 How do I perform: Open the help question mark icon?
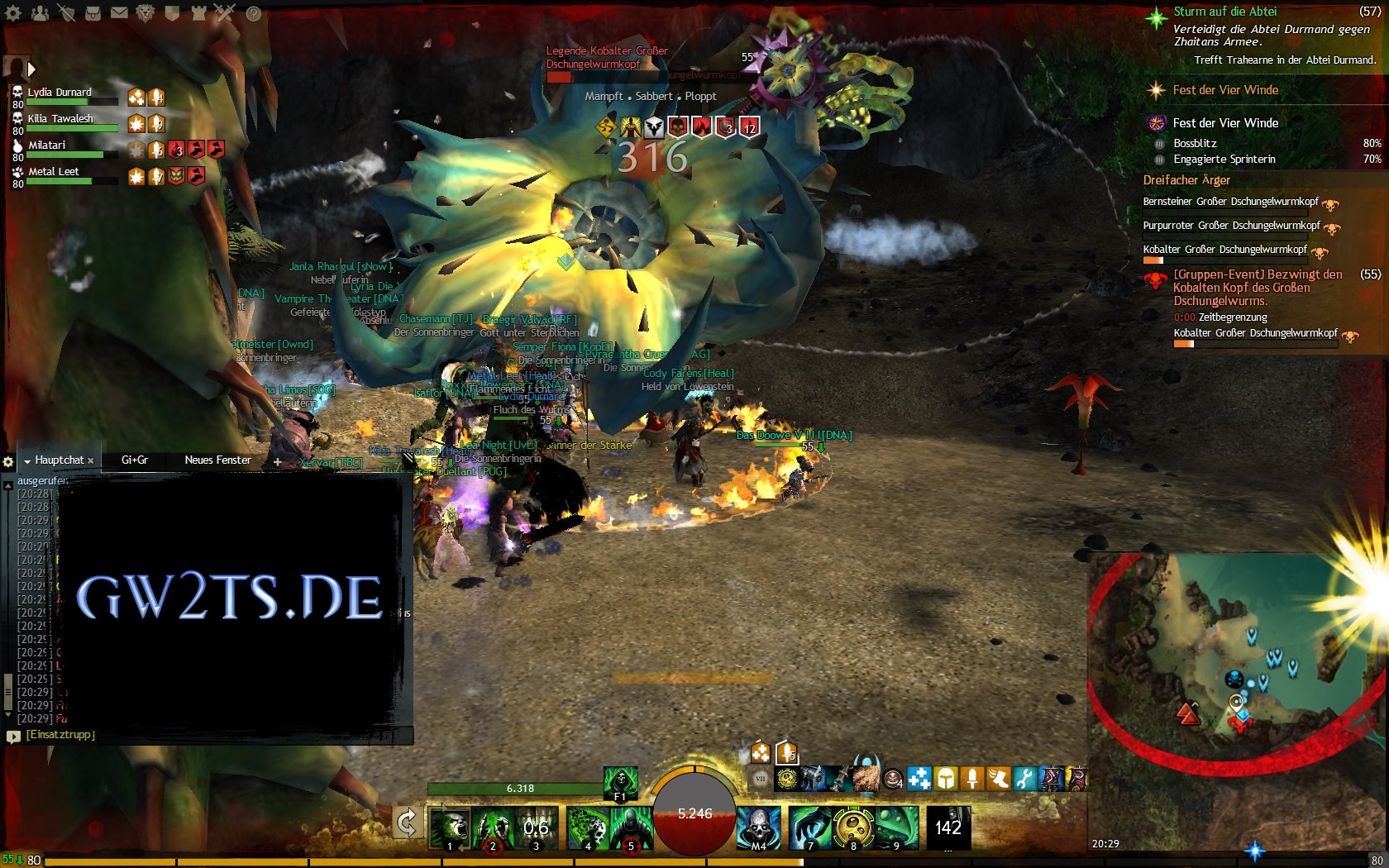[x=254, y=13]
